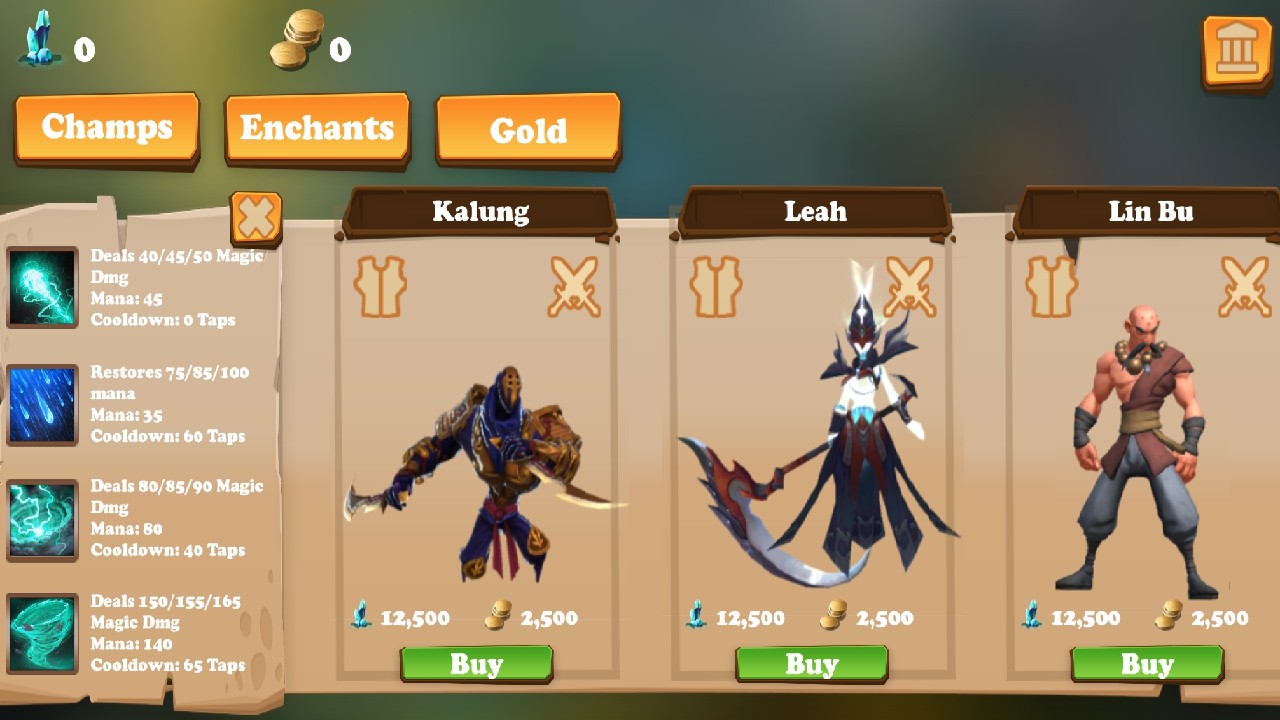Choose the blue mana restore ability icon

tap(42, 404)
